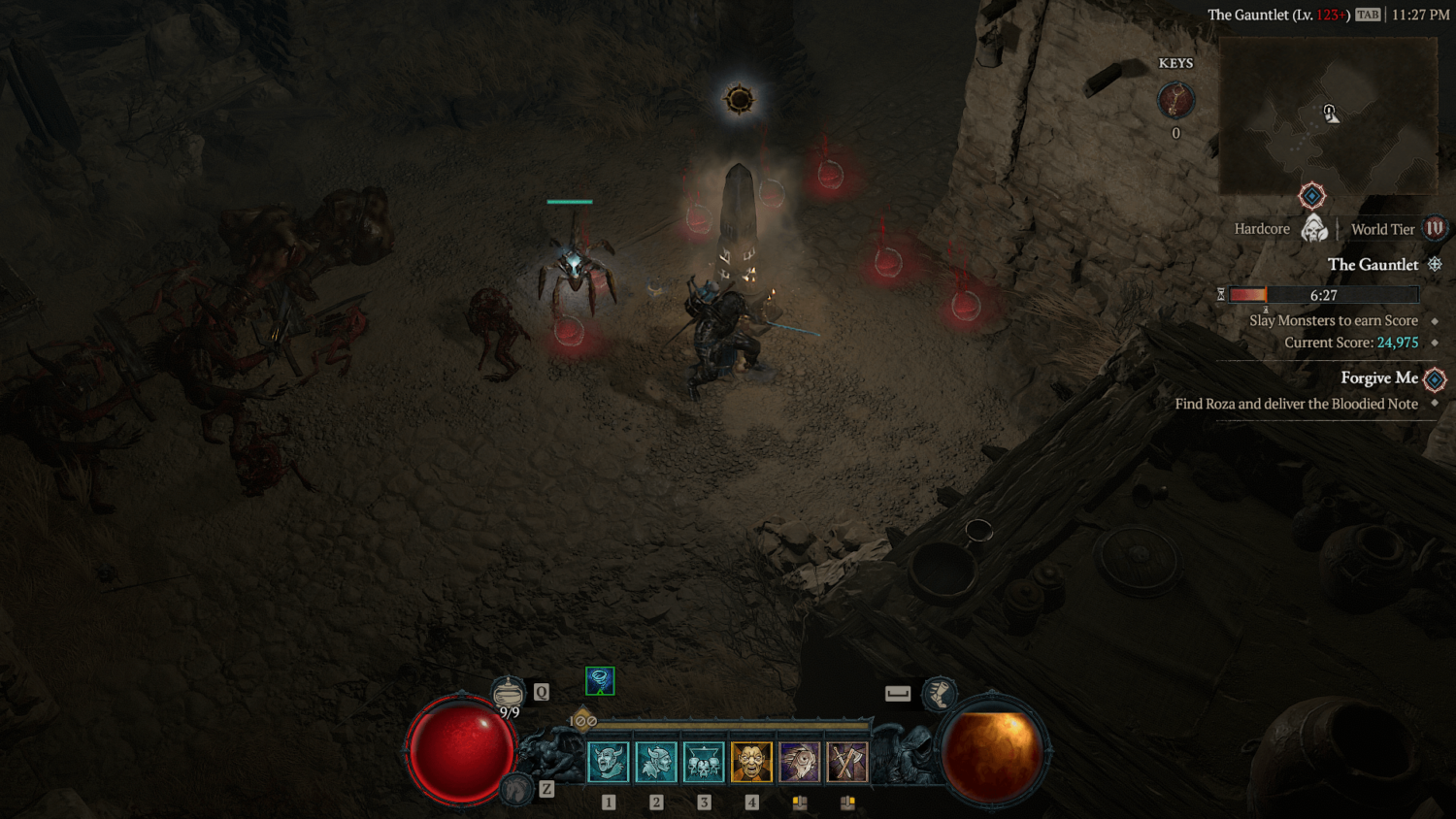Select the triple-skull skill in slot 3

pyautogui.click(x=704, y=761)
